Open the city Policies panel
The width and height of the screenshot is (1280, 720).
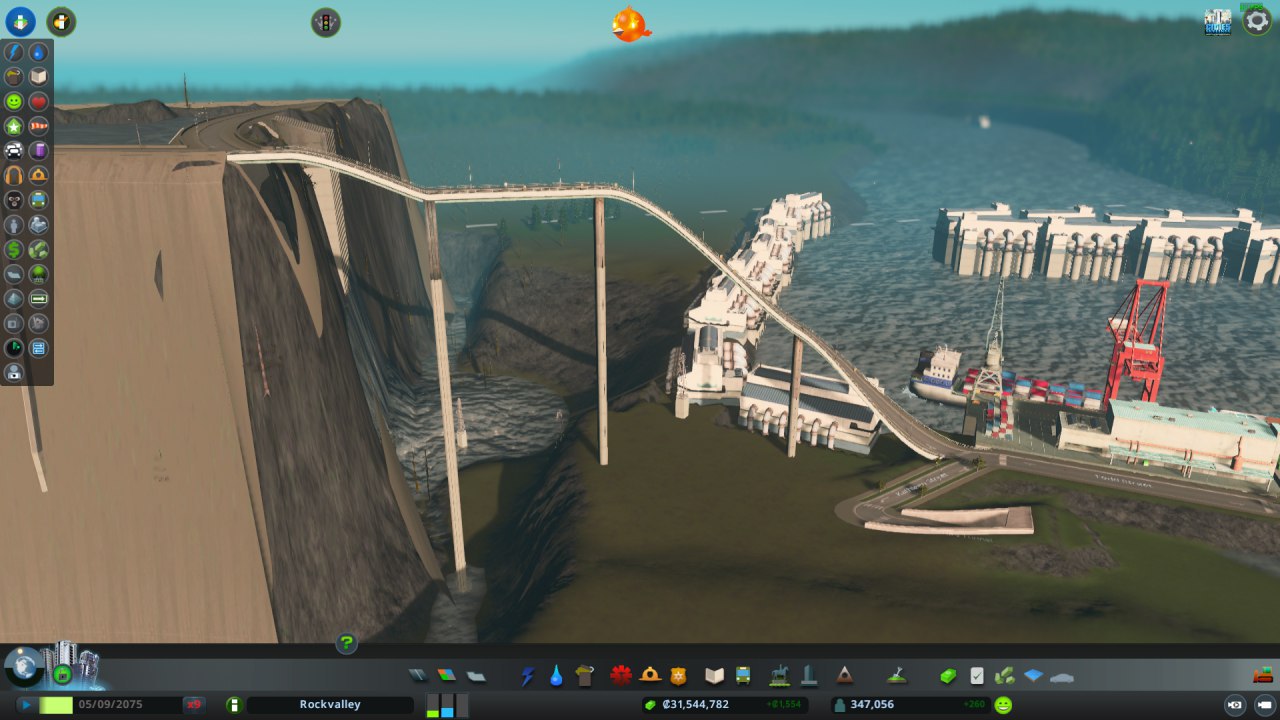(977, 676)
